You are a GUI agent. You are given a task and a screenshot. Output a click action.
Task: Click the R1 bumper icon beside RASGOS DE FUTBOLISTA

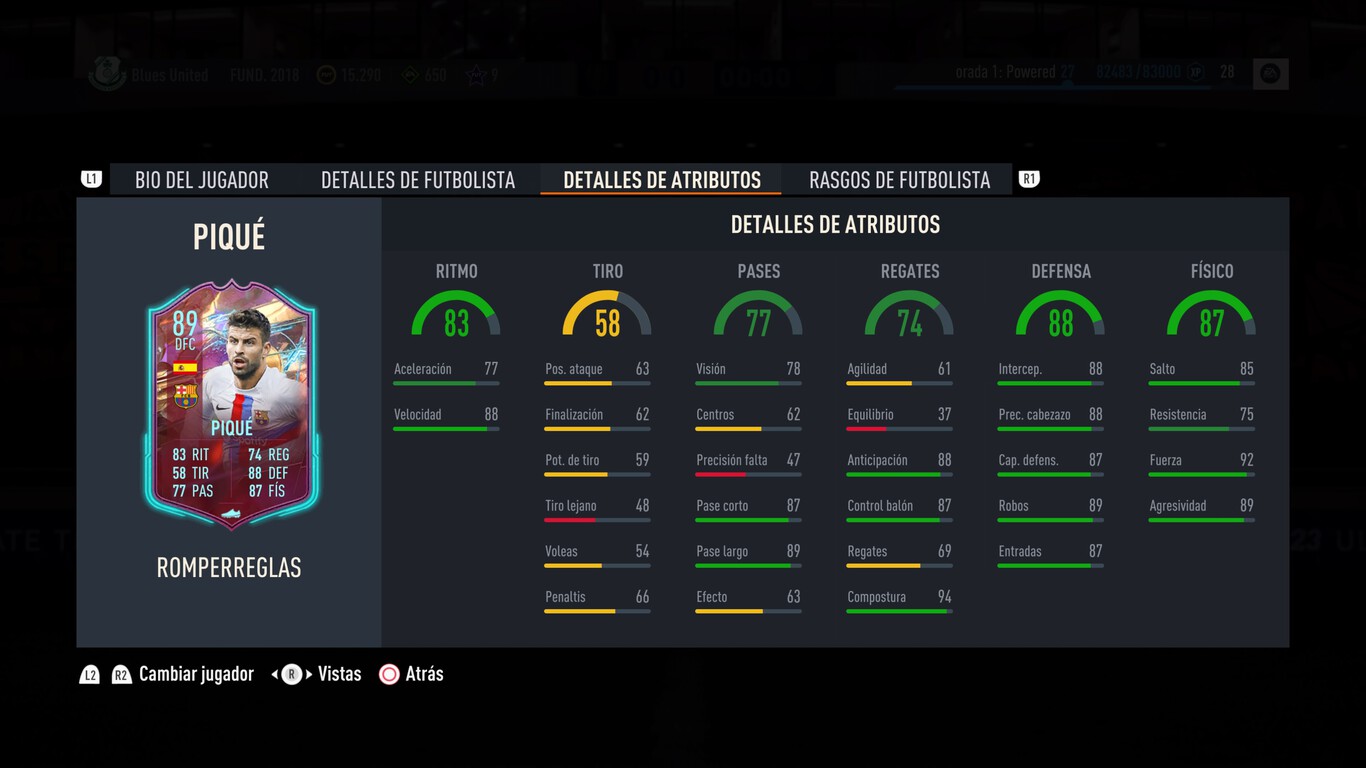1028,178
